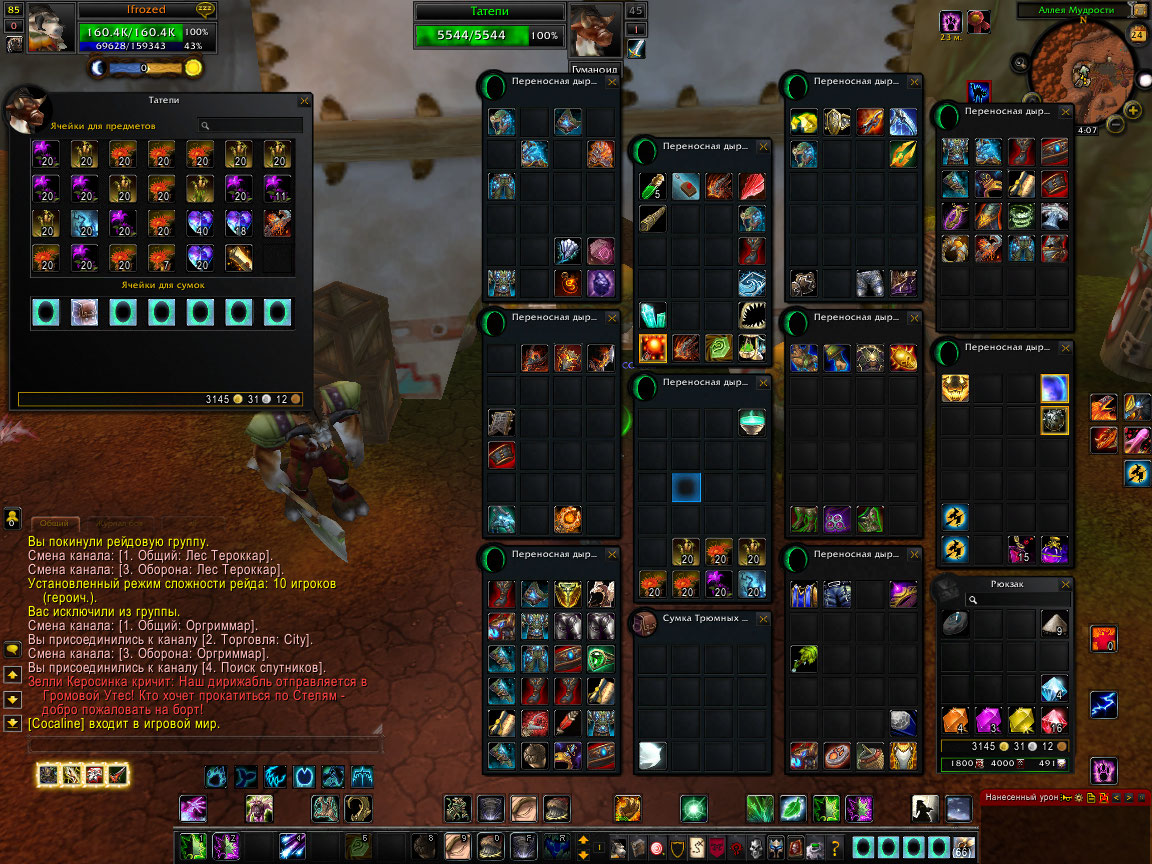
Task: Select the Татепи target portrait
Action: [592, 28]
